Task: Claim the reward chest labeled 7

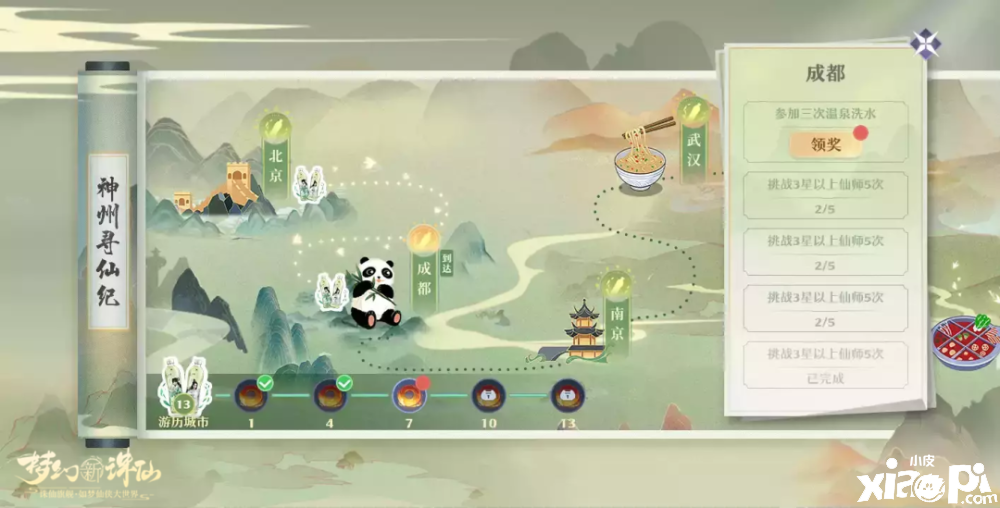Action: [x=408, y=395]
